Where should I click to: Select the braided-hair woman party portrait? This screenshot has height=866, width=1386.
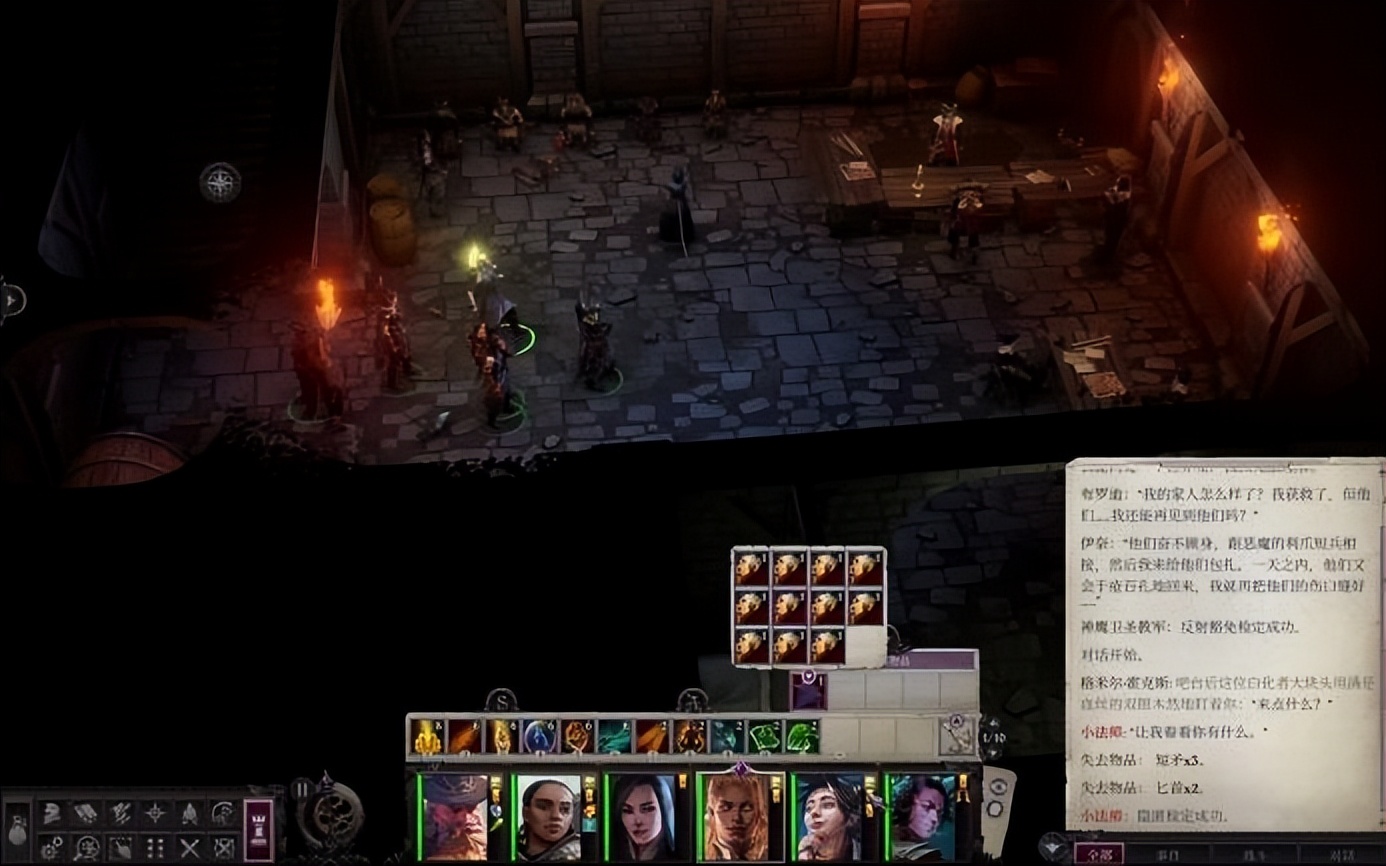point(548,816)
